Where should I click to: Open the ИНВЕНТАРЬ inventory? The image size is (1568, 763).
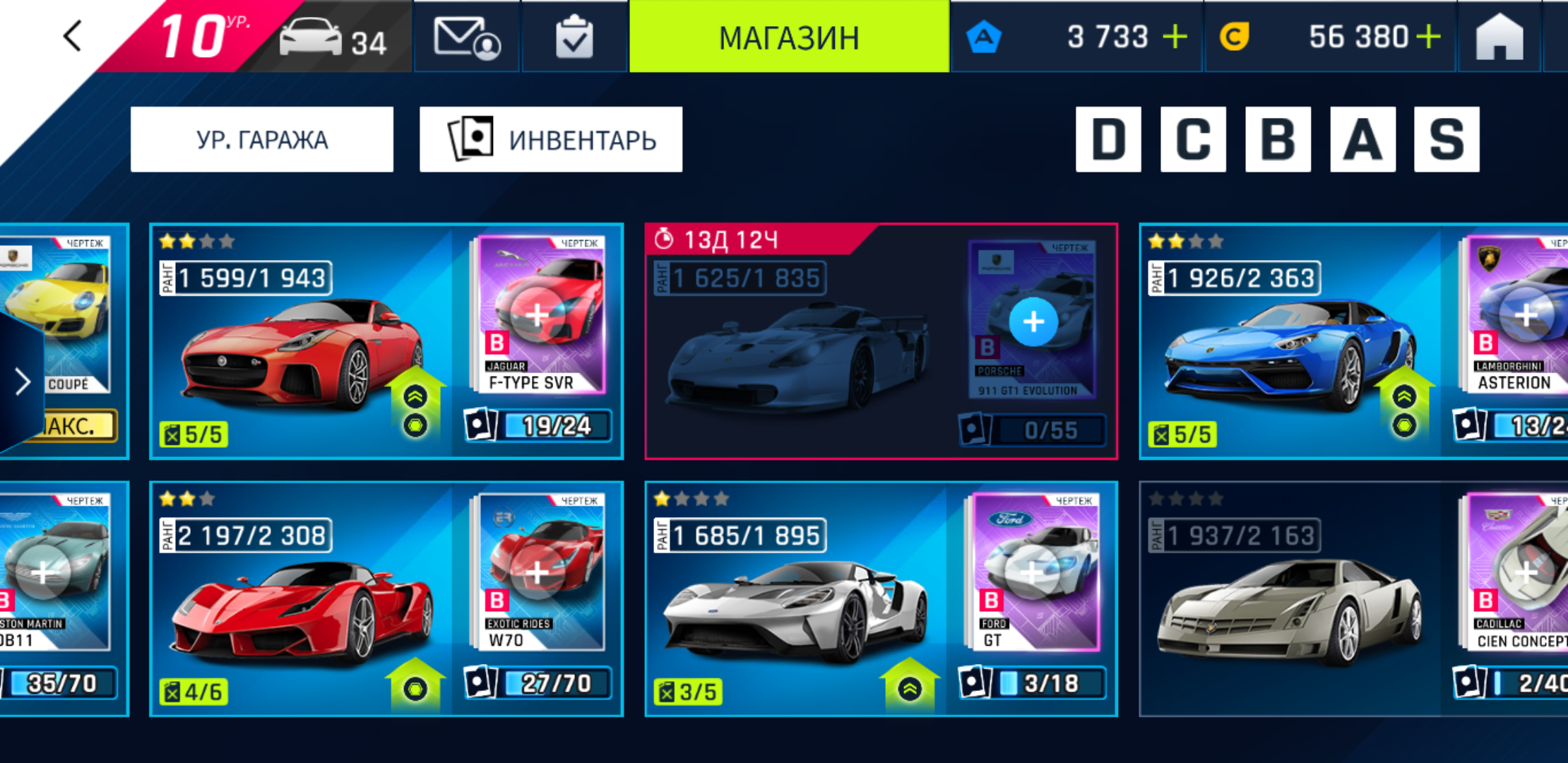(551, 140)
